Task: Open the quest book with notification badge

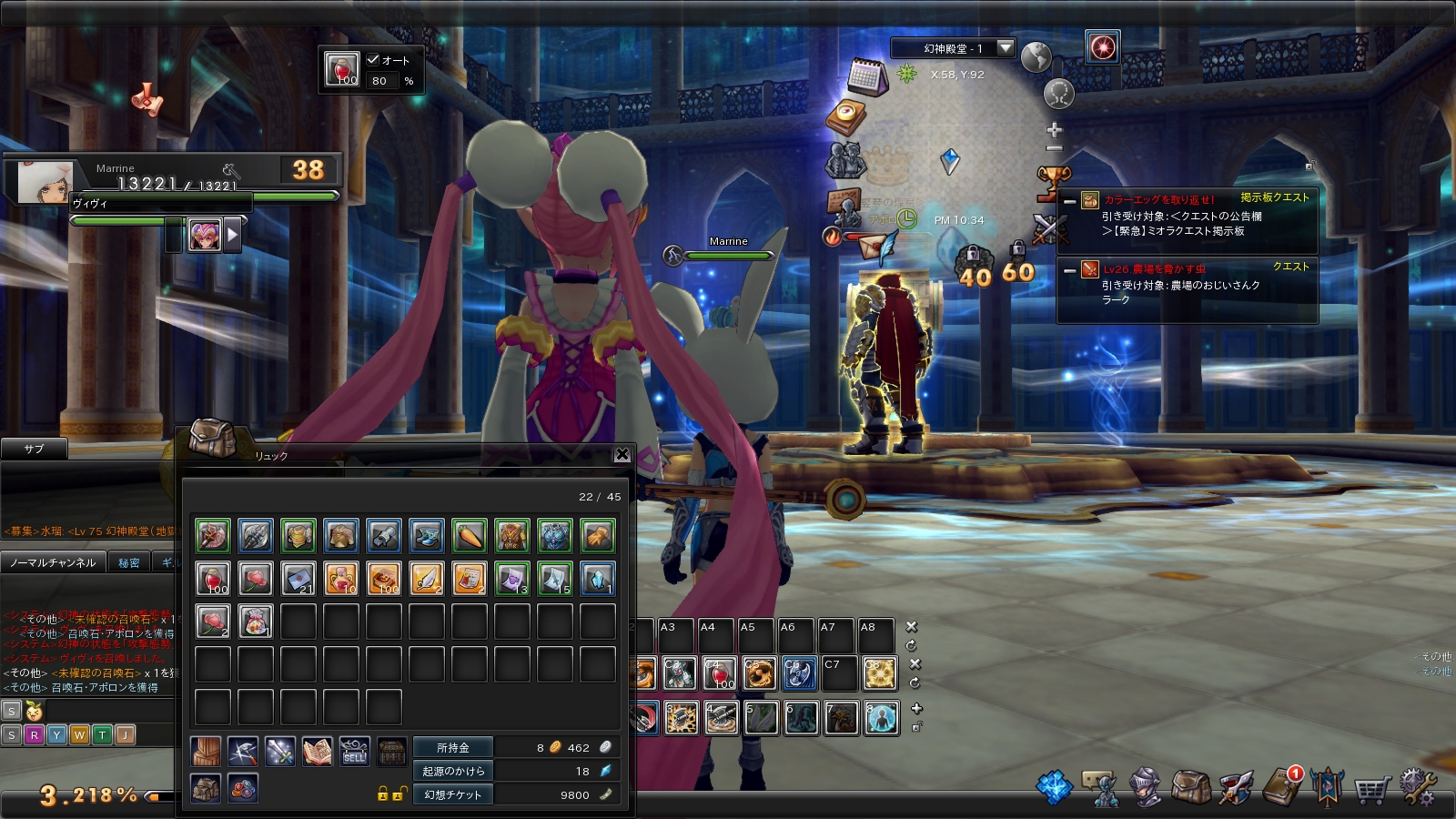Action: tap(1283, 787)
